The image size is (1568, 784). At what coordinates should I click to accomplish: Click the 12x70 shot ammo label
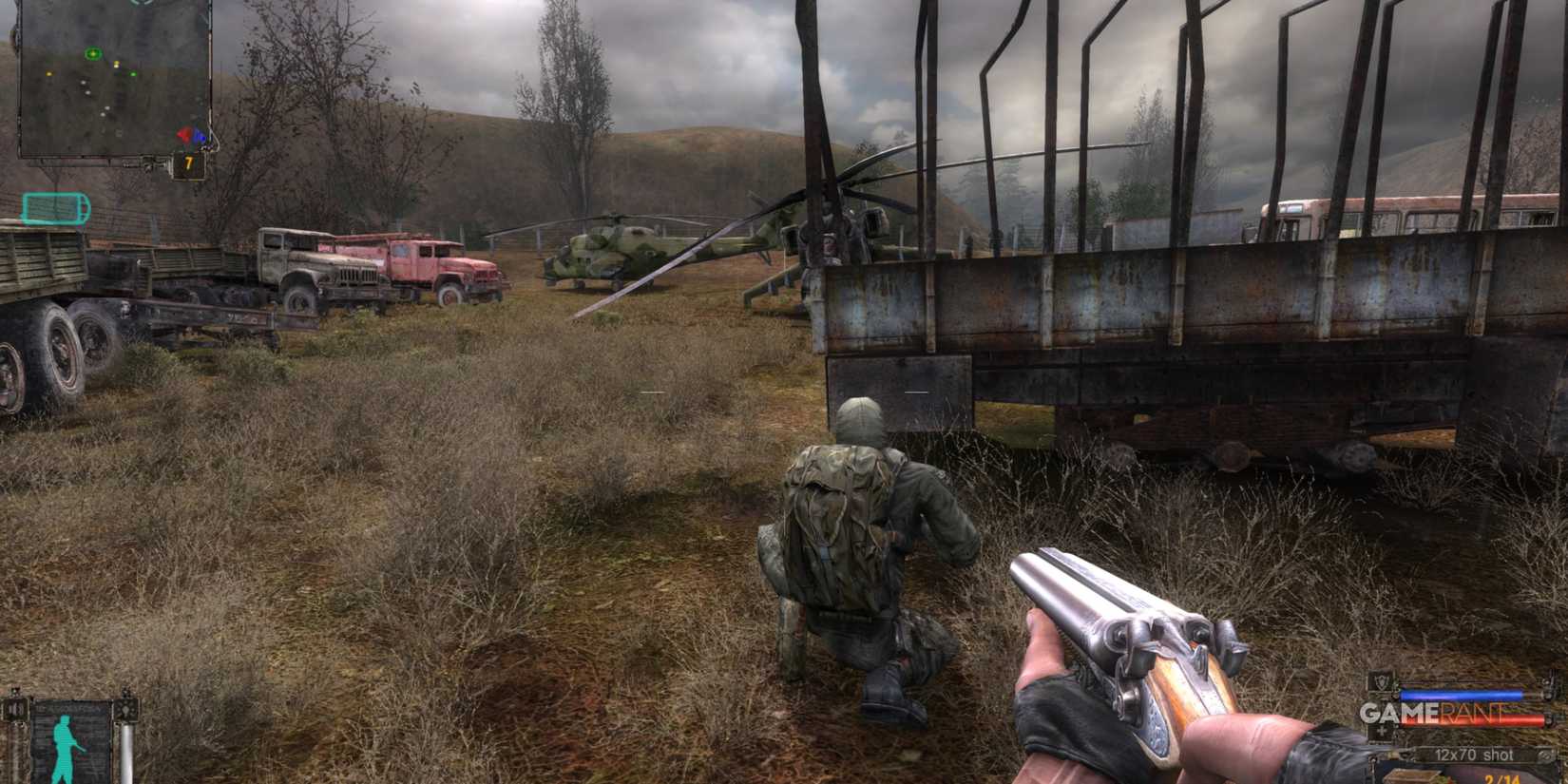point(1473,754)
